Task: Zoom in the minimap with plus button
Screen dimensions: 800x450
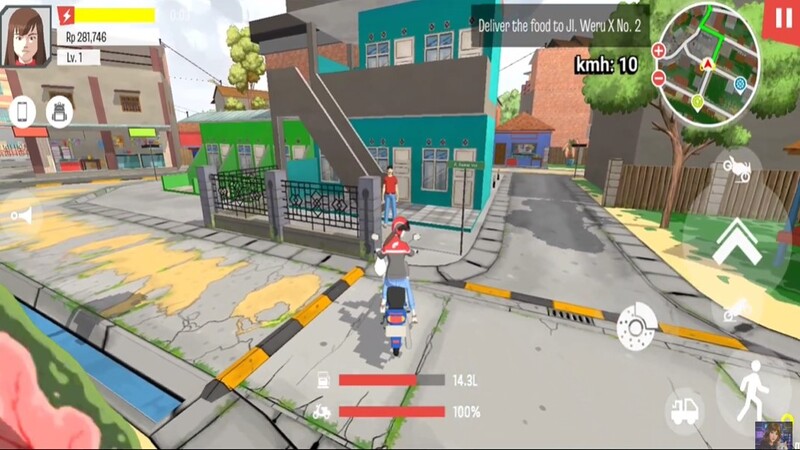Action: click(x=658, y=50)
